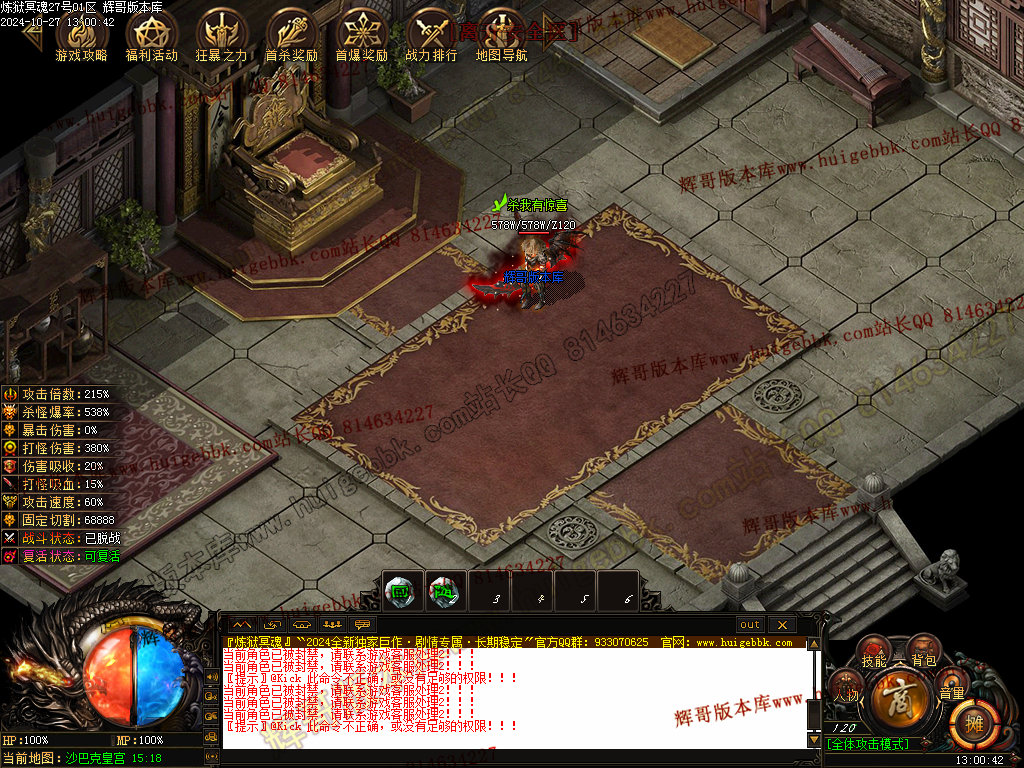This screenshot has width=1024, height=768.
Task: Toggle the 全体攻击模式 attack mode
Action: [x=867, y=743]
